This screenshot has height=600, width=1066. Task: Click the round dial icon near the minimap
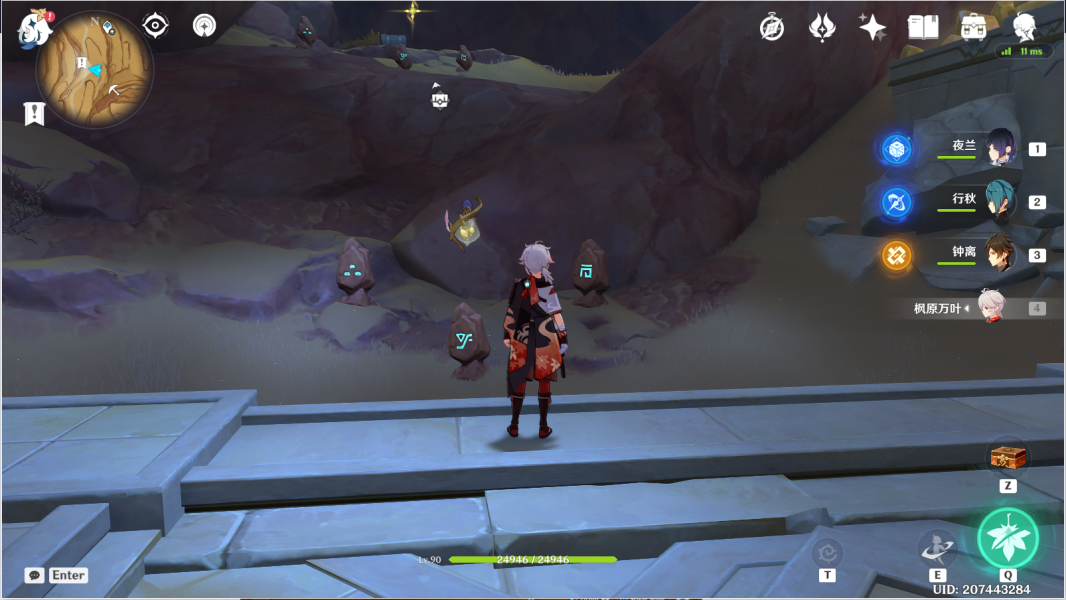click(x=204, y=26)
